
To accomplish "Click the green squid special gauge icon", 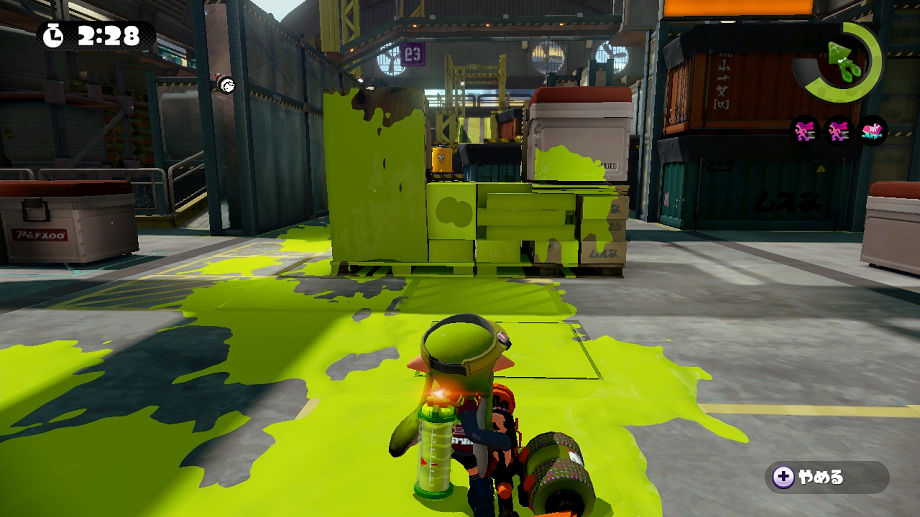I will (x=843, y=62).
